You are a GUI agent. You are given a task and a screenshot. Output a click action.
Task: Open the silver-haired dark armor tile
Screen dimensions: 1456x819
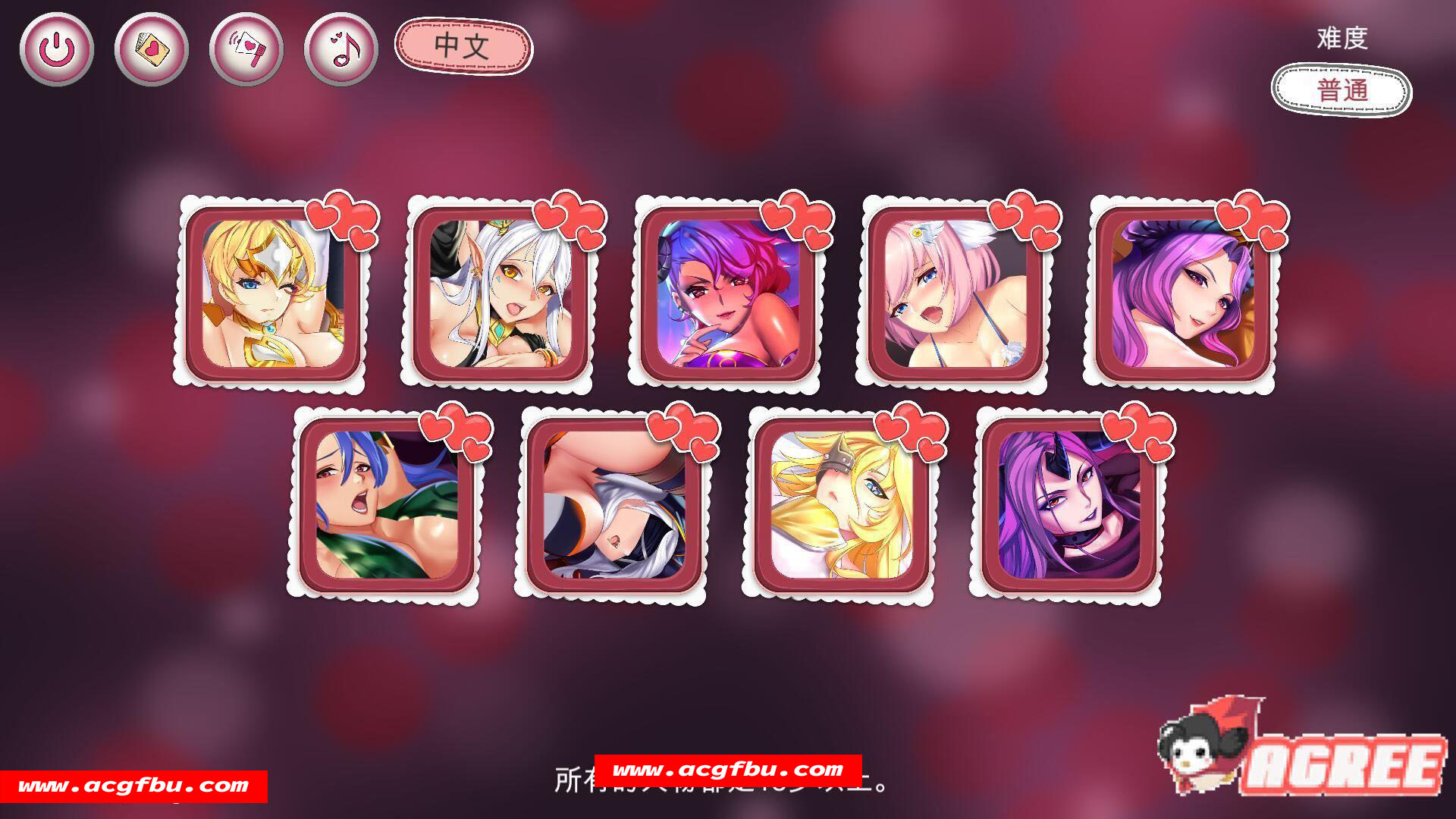tap(613, 505)
